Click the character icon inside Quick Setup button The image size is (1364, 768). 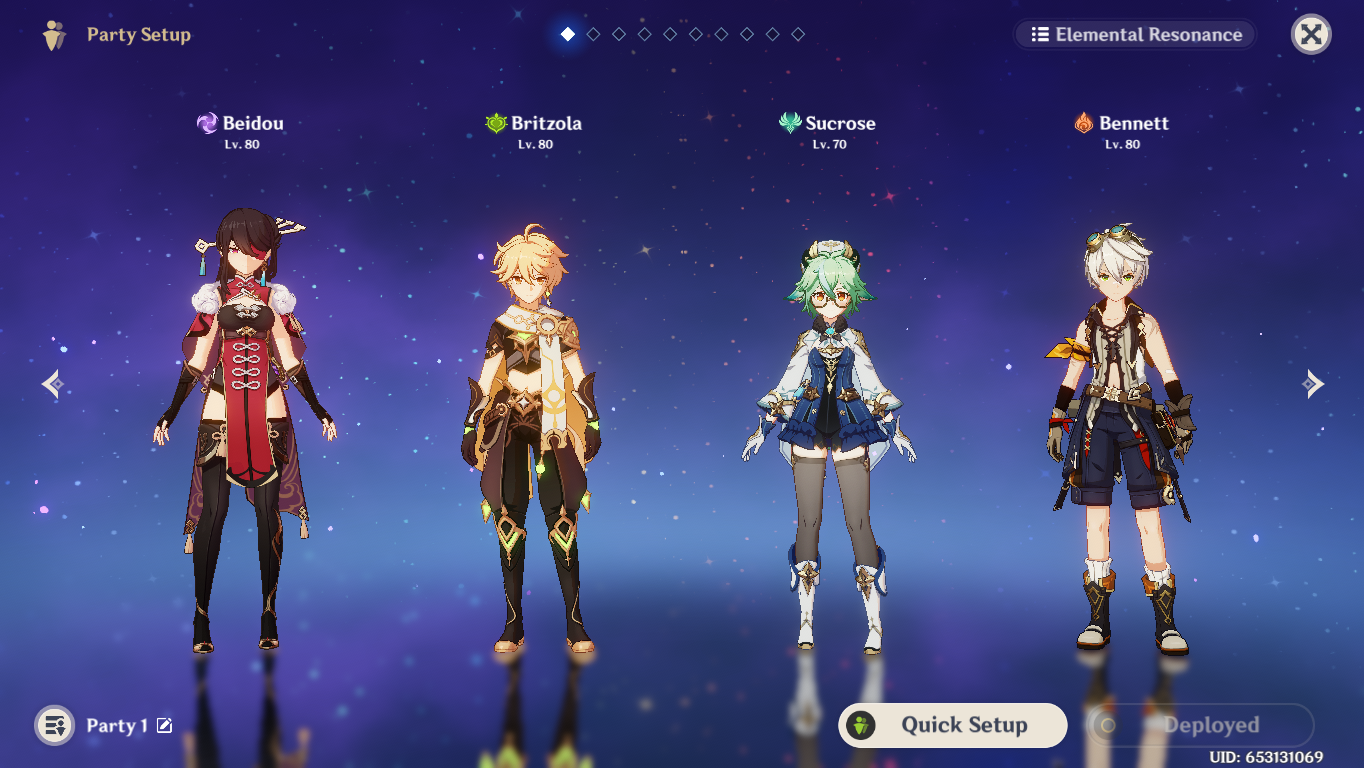862,726
